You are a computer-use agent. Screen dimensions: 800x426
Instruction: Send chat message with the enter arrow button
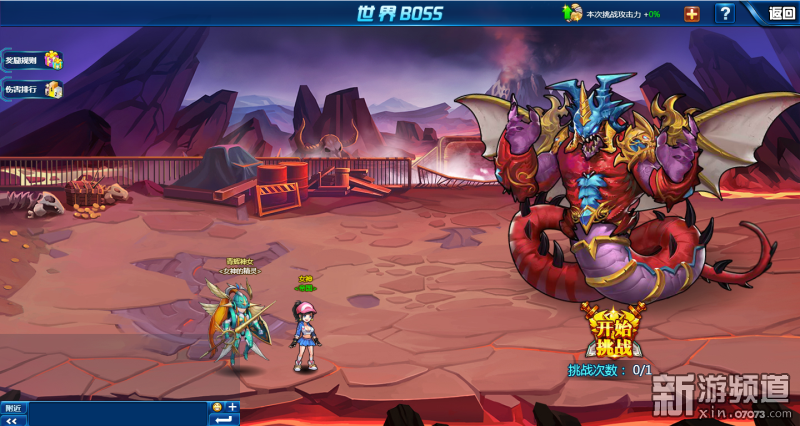(x=224, y=419)
